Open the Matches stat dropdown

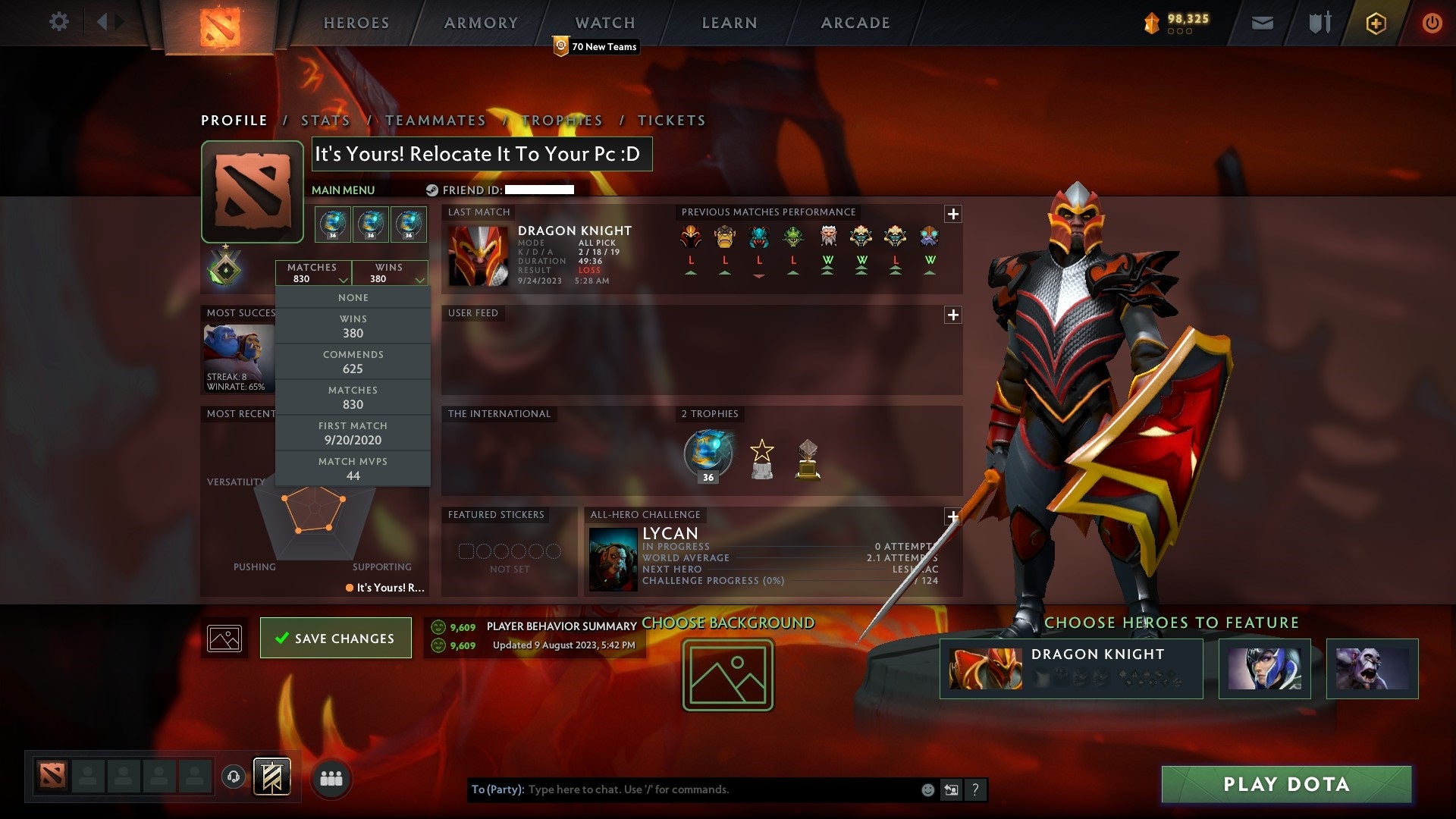tap(314, 273)
